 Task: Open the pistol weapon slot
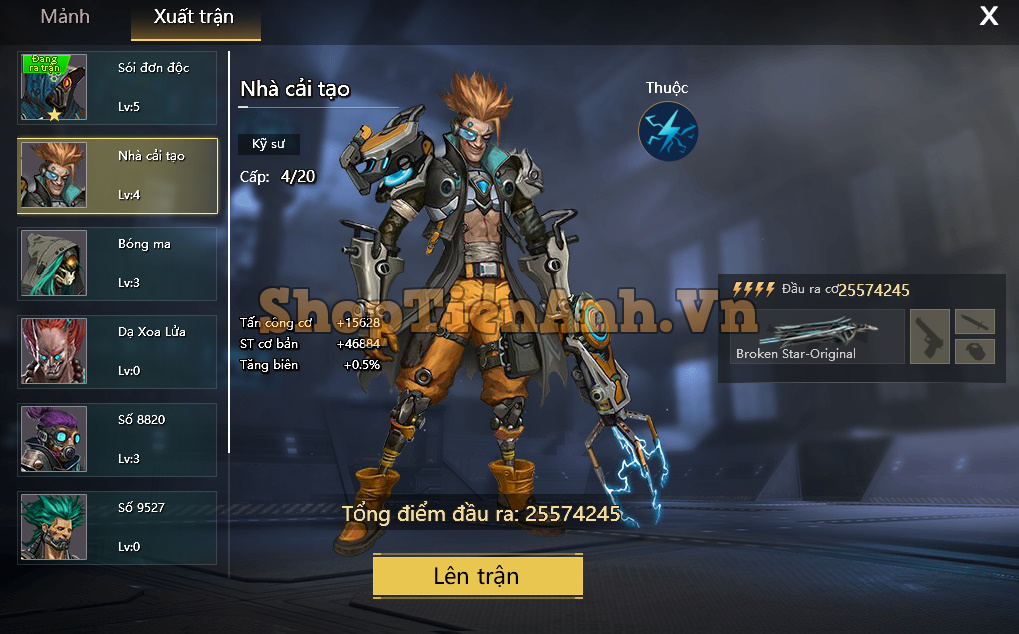[x=929, y=336]
